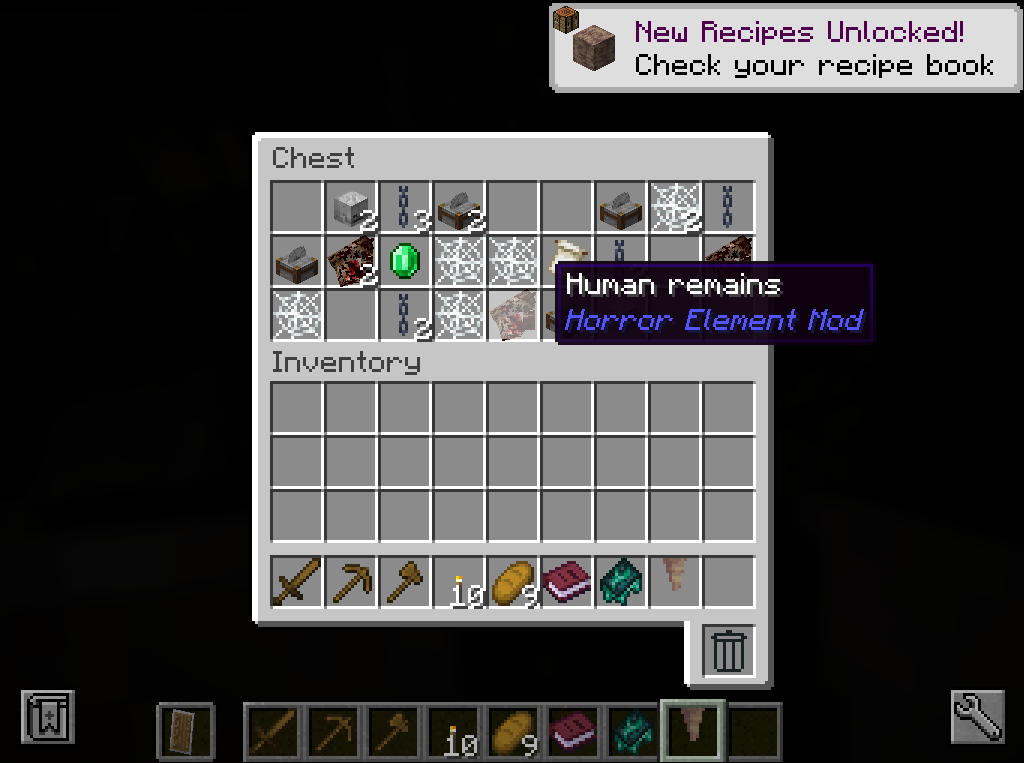Grab the Human remains stack beside the emerald
This screenshot has height=763, width=1024.
[x=350, y=261]
